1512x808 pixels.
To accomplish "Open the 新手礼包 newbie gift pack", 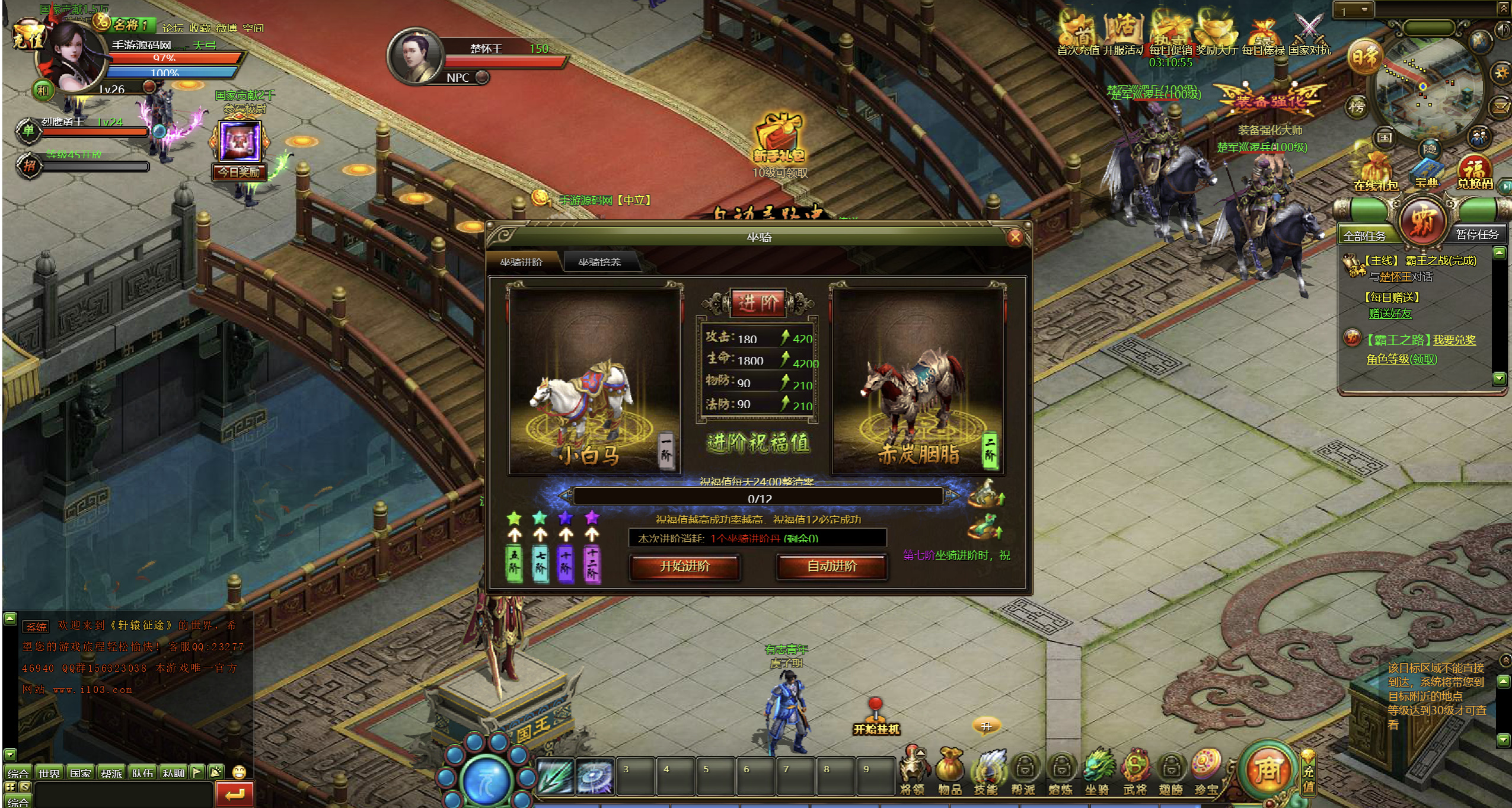I will (x=779, y=140).
